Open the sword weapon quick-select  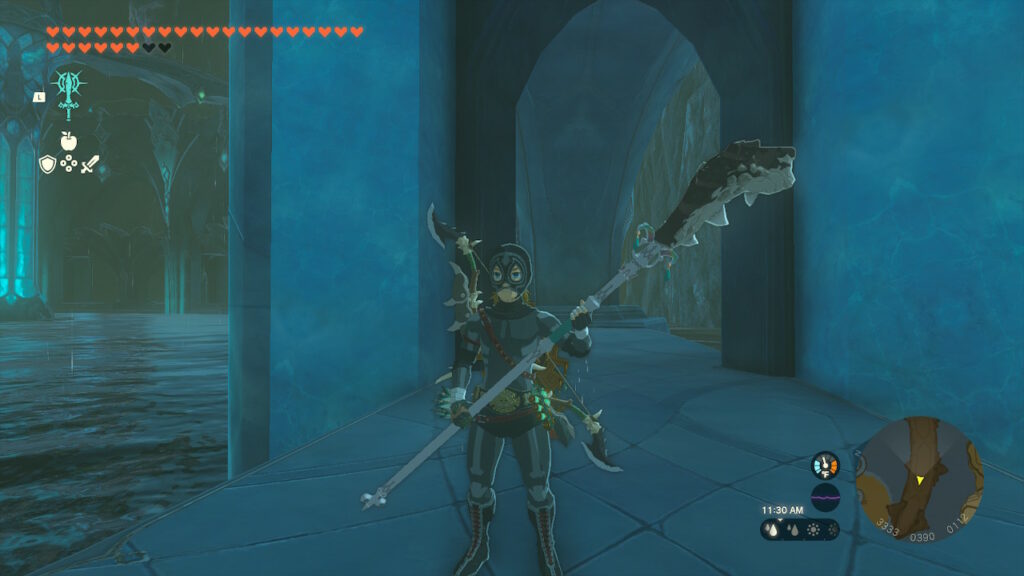tap(90, 163)
